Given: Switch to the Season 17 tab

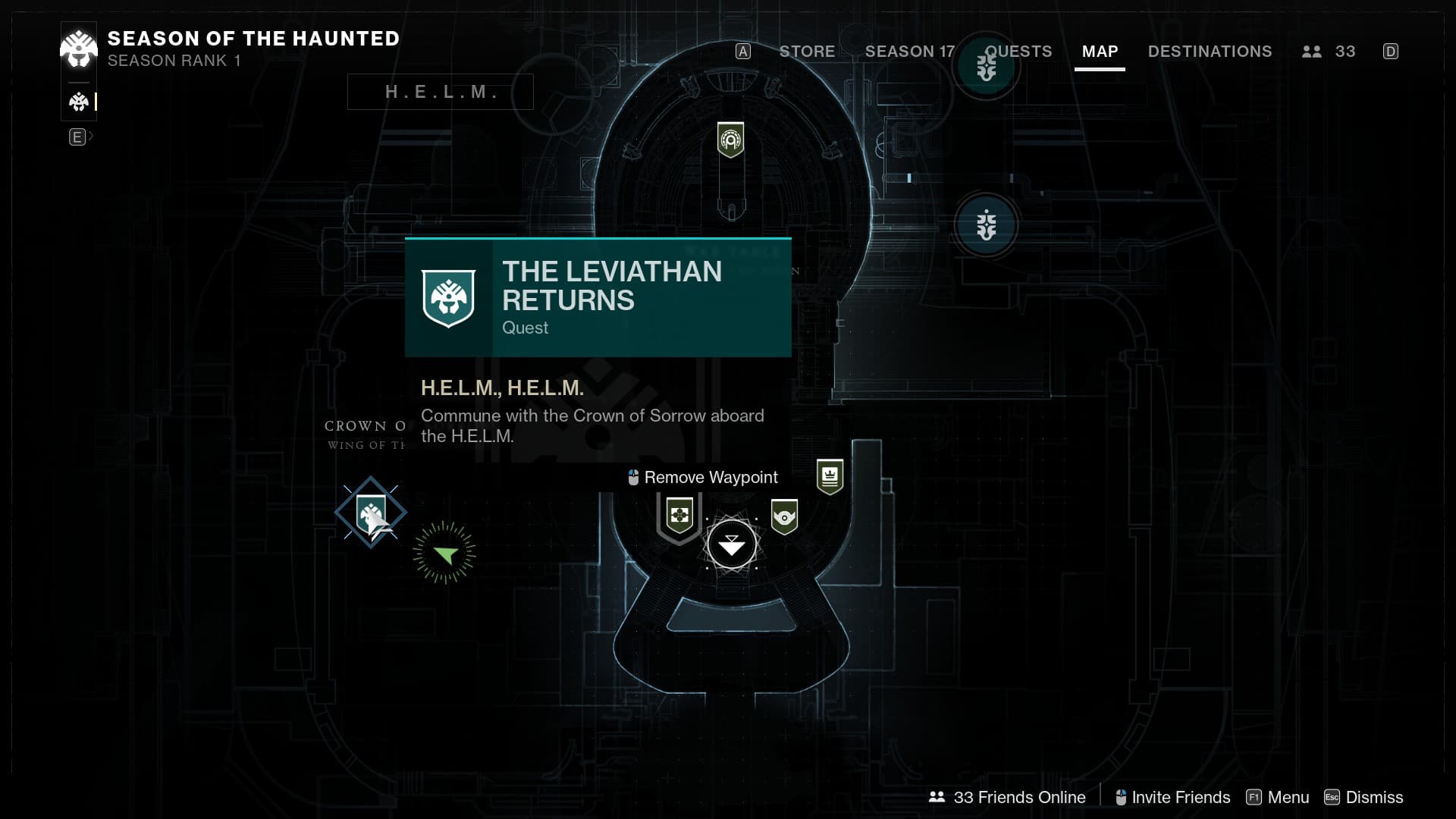Looking at the screenshot, I should pyautogui.click(x=909, y=52).
